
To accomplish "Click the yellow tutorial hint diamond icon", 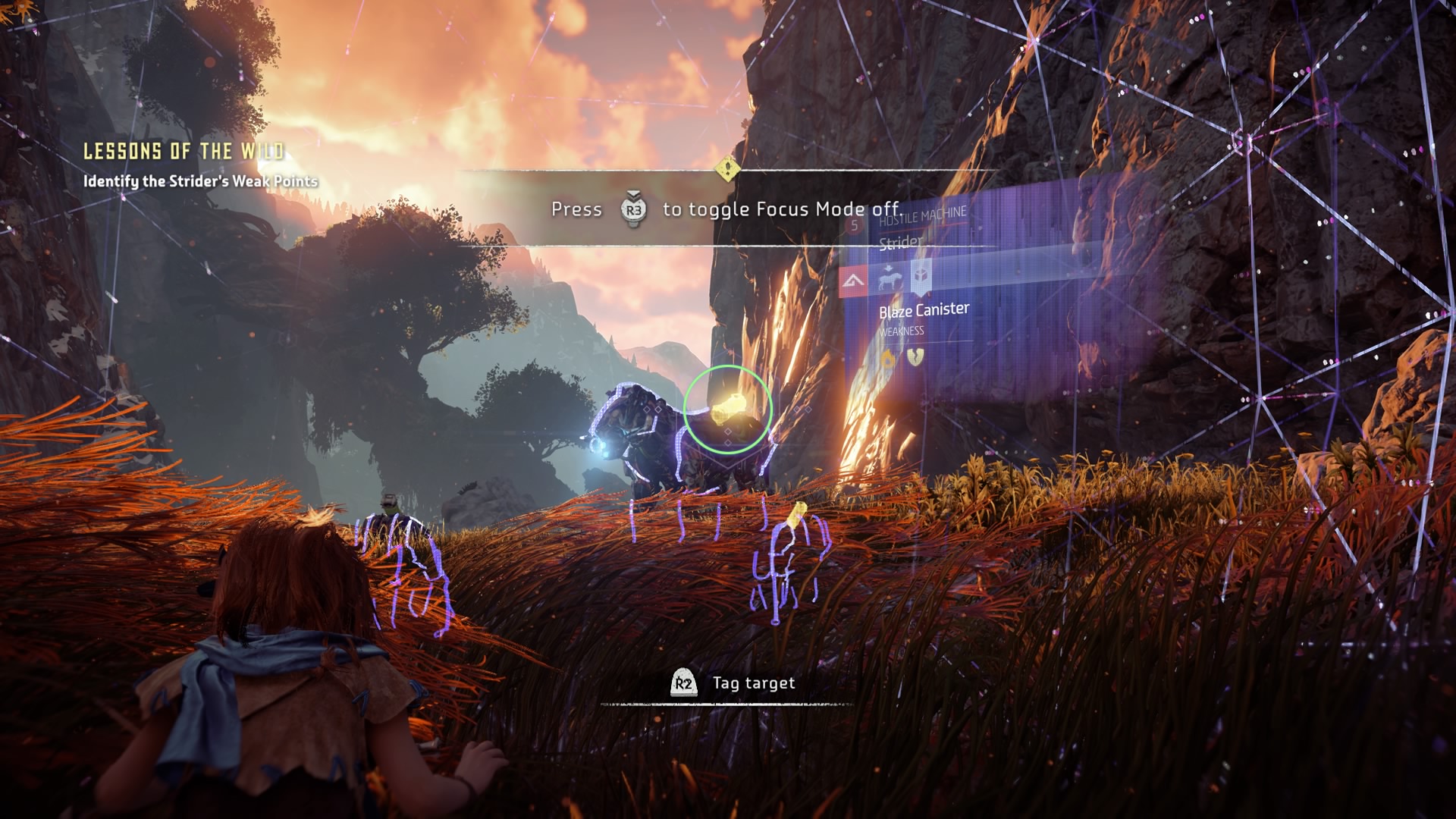I will [x=726, y=168].
